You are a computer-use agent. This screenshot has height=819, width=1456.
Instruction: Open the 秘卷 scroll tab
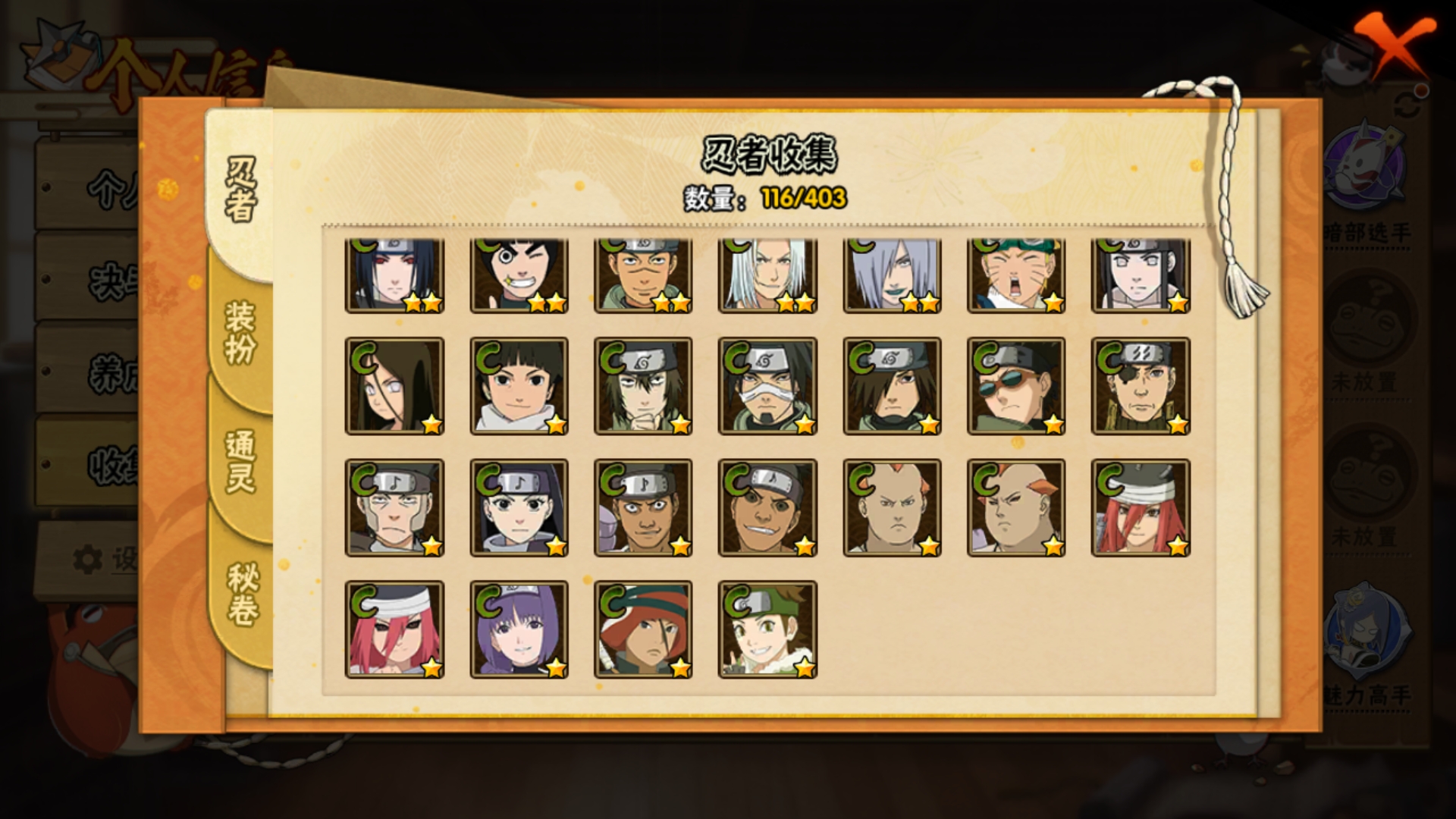pos(243,593)
